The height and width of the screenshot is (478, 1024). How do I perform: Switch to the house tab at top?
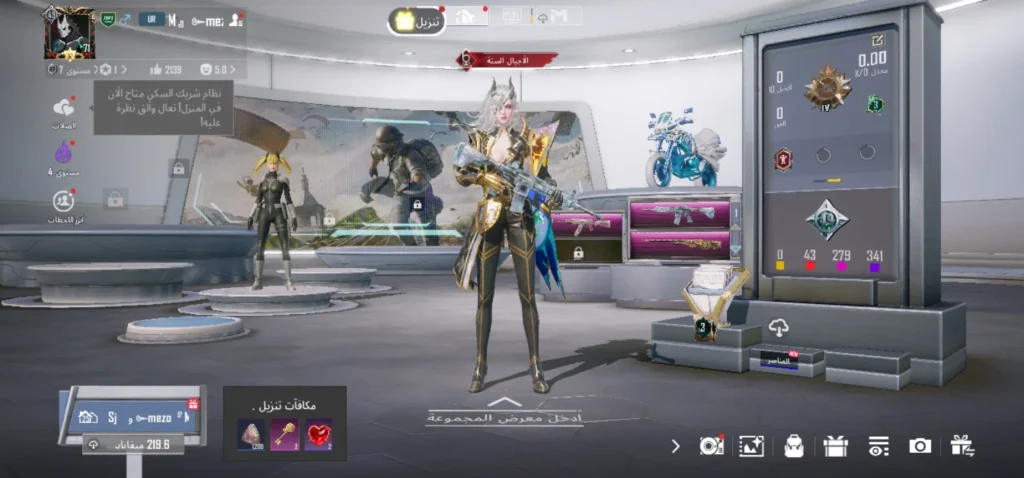(x=465, y=17)
